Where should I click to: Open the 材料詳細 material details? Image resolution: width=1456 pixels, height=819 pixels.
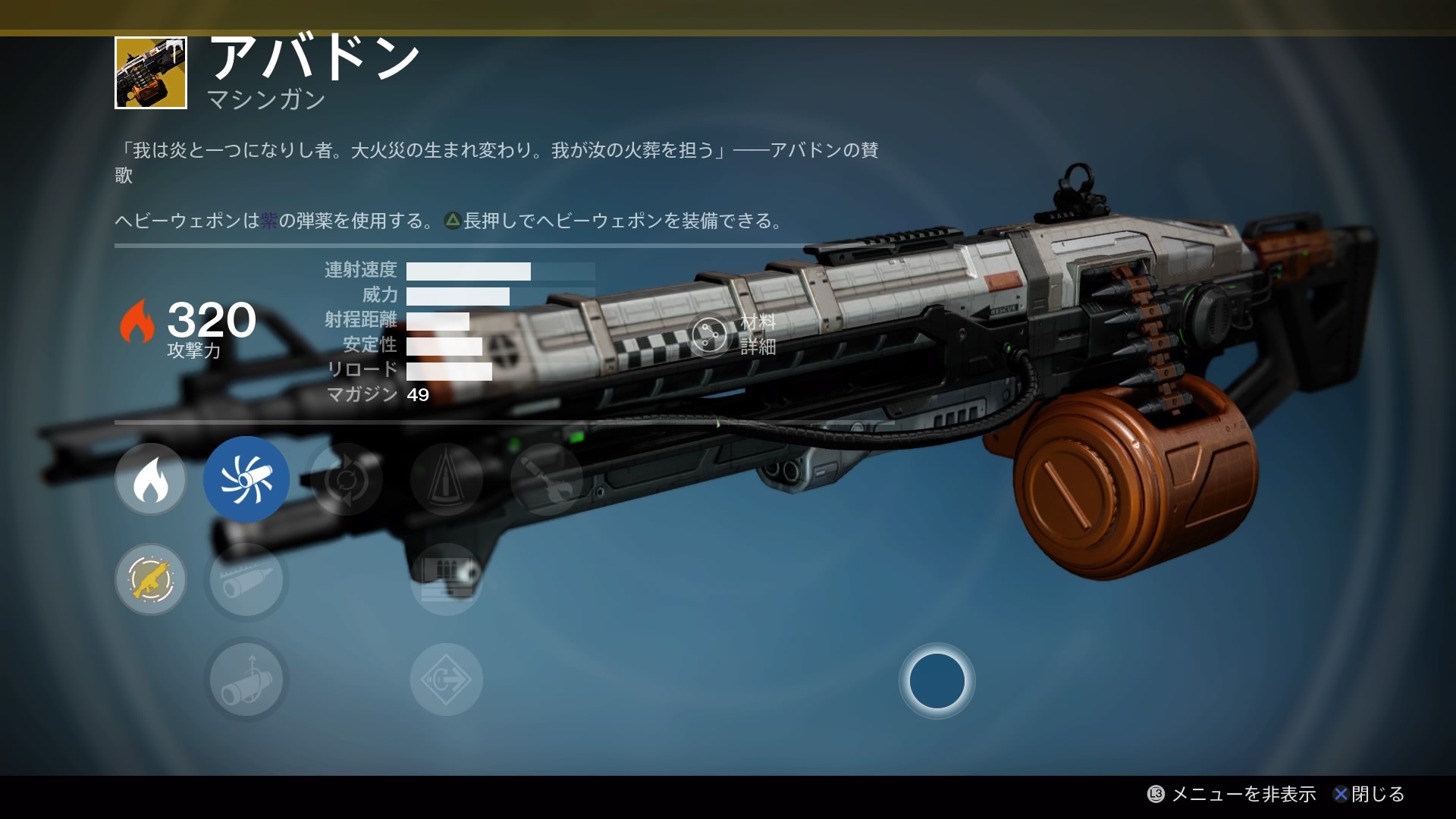(x=734, y=334)
